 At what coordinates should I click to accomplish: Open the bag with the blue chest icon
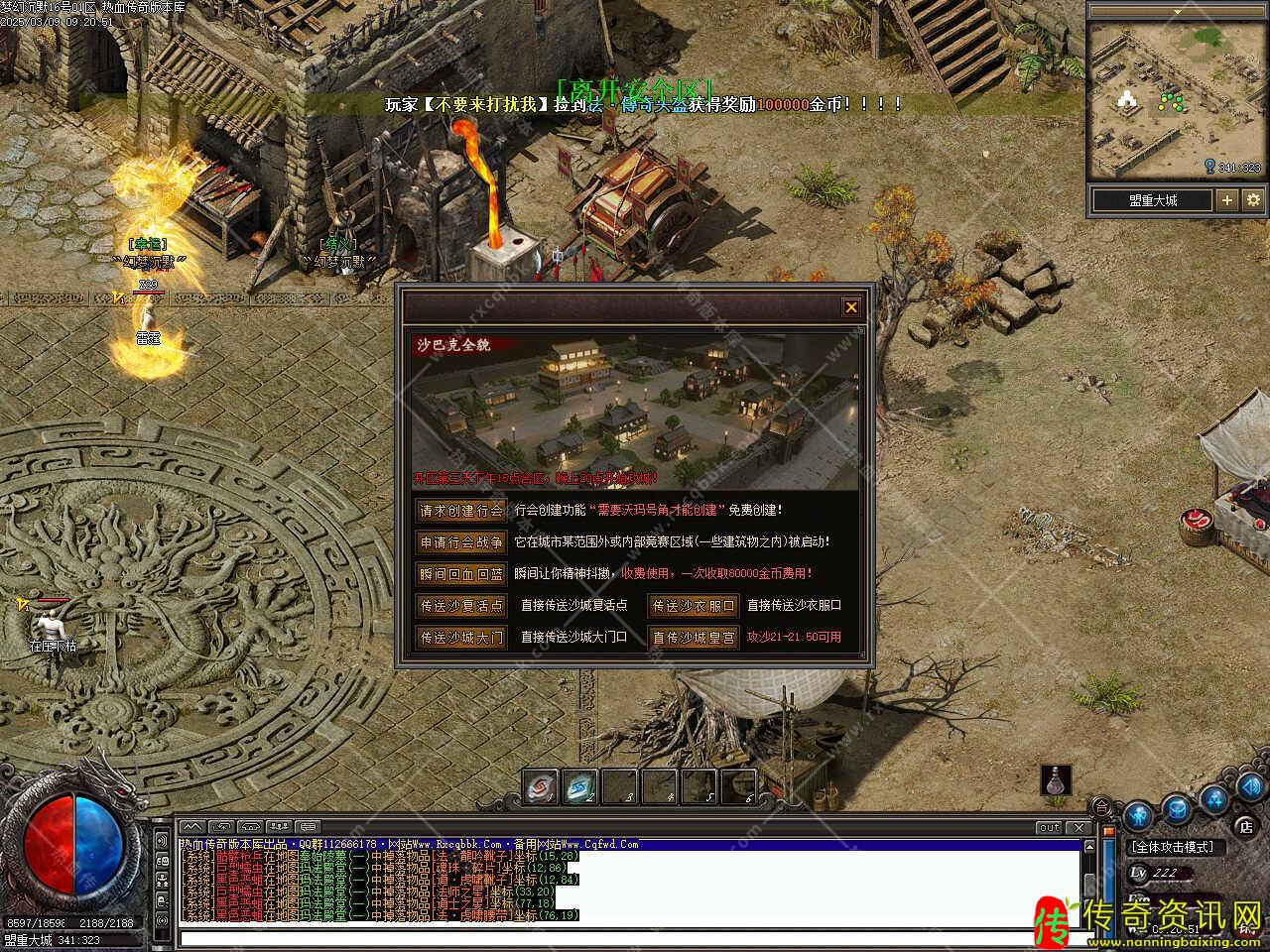coord(1177,809)
